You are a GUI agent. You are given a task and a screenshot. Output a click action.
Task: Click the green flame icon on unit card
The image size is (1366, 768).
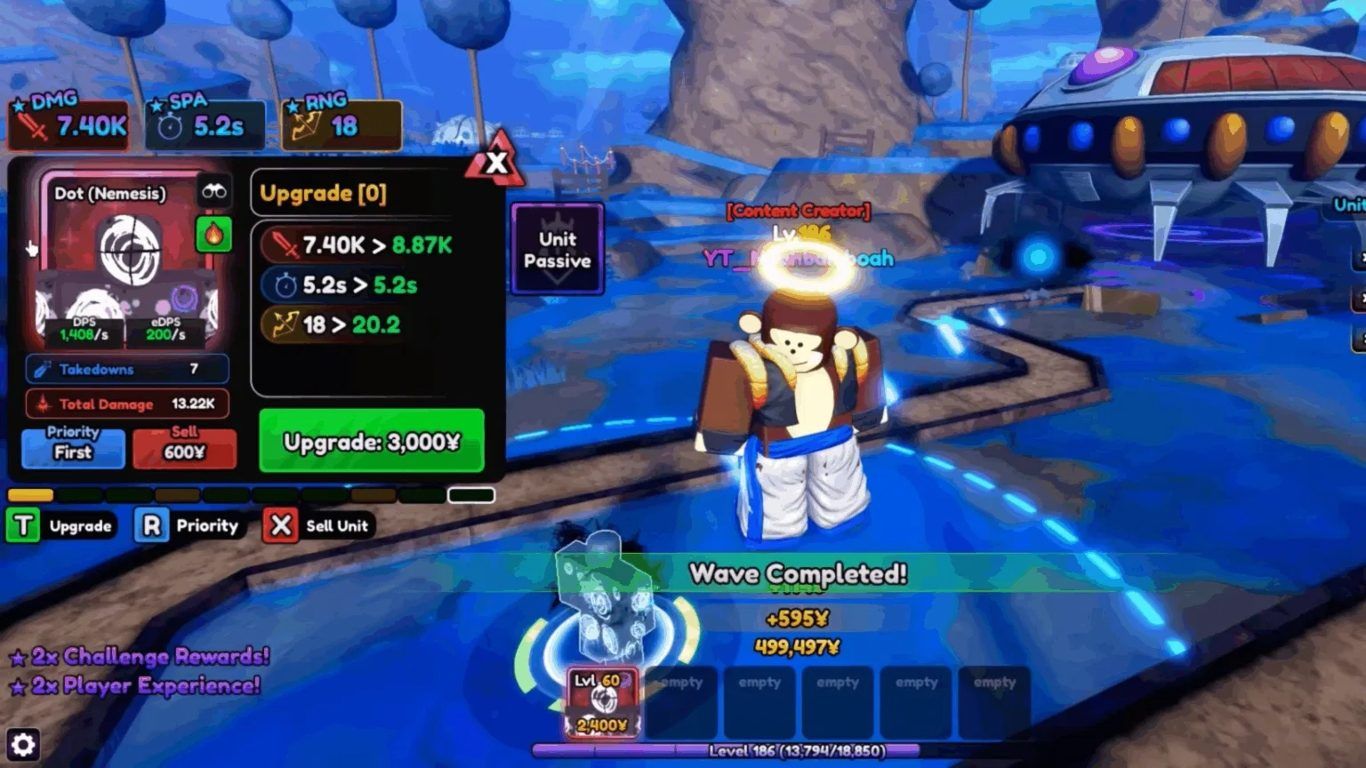point(214,235)
